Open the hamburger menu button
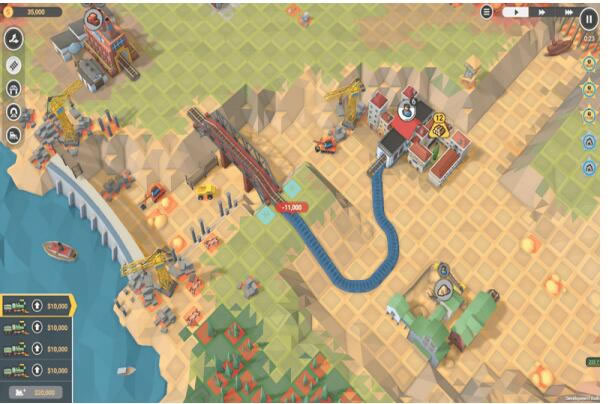The width and height of the screenshot is (612, 404). tap(487, 12)
